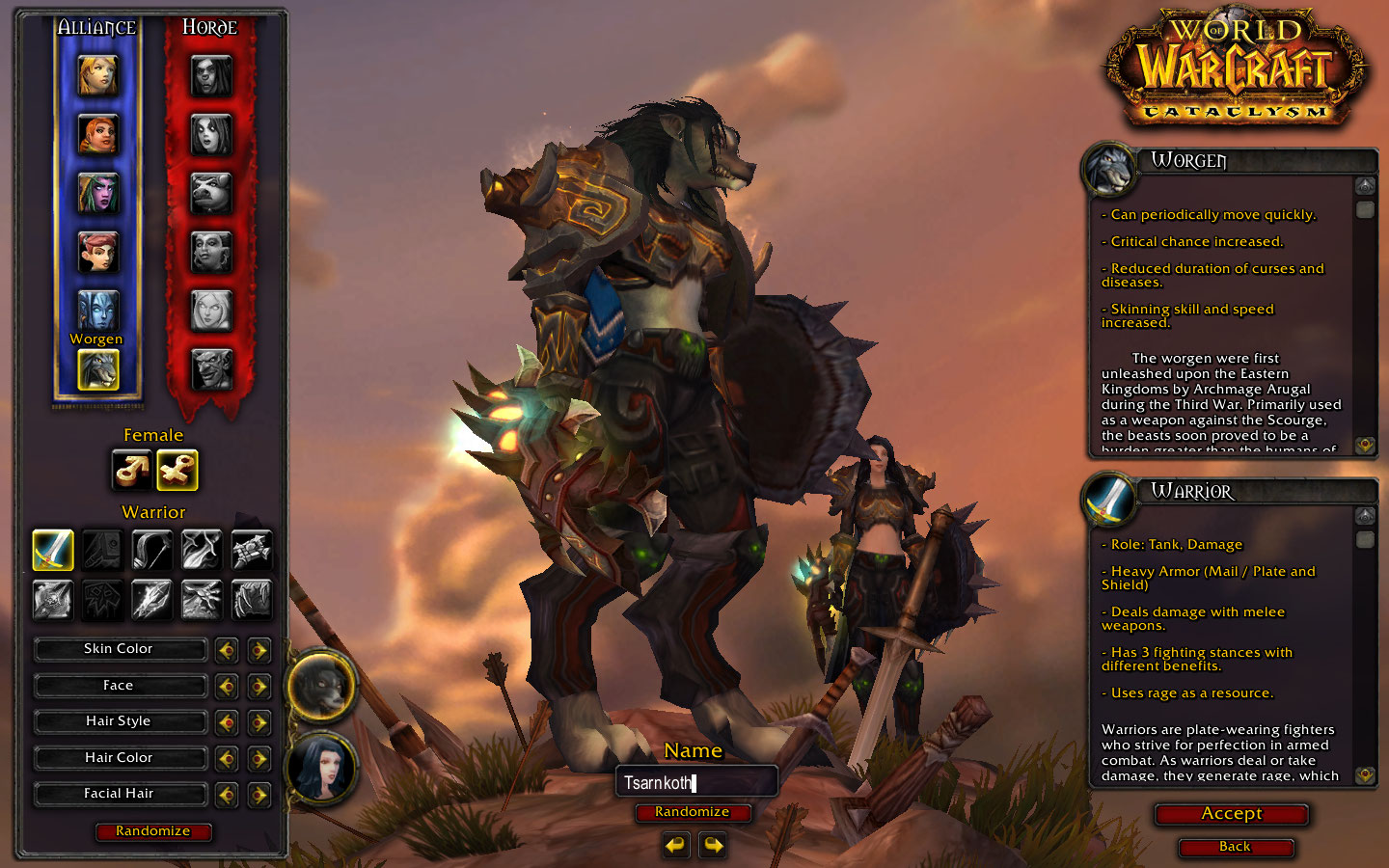
Task: Switch gender to male
Action: pos(132,470)
